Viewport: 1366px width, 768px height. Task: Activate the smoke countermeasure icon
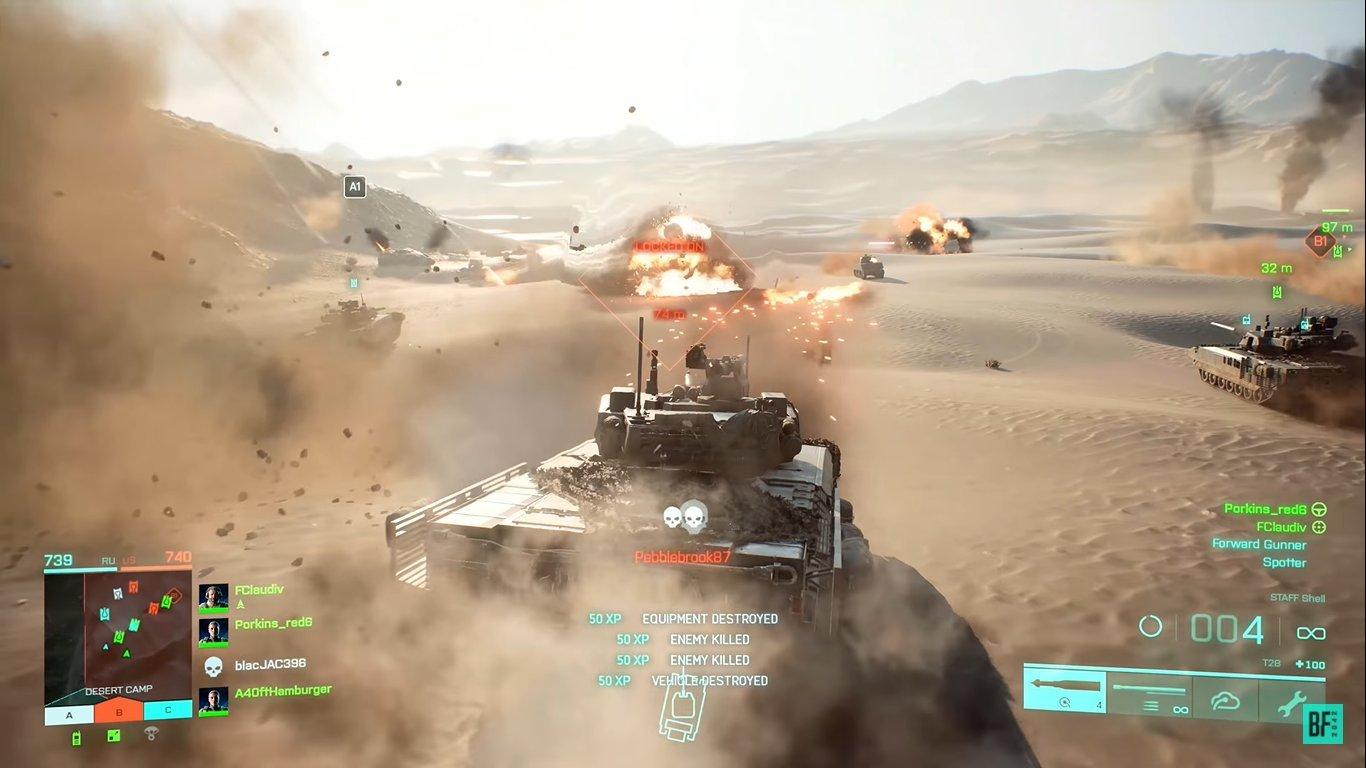[x=1225, y=699]
